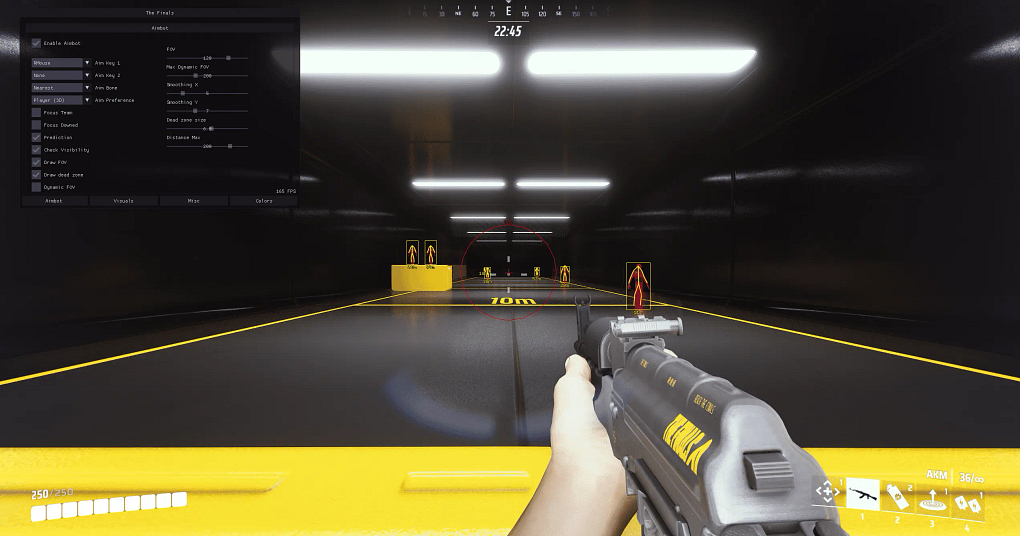The image size is (1020, 536).
Task: Uncheck Check Visibility
Action: (37, 150)
